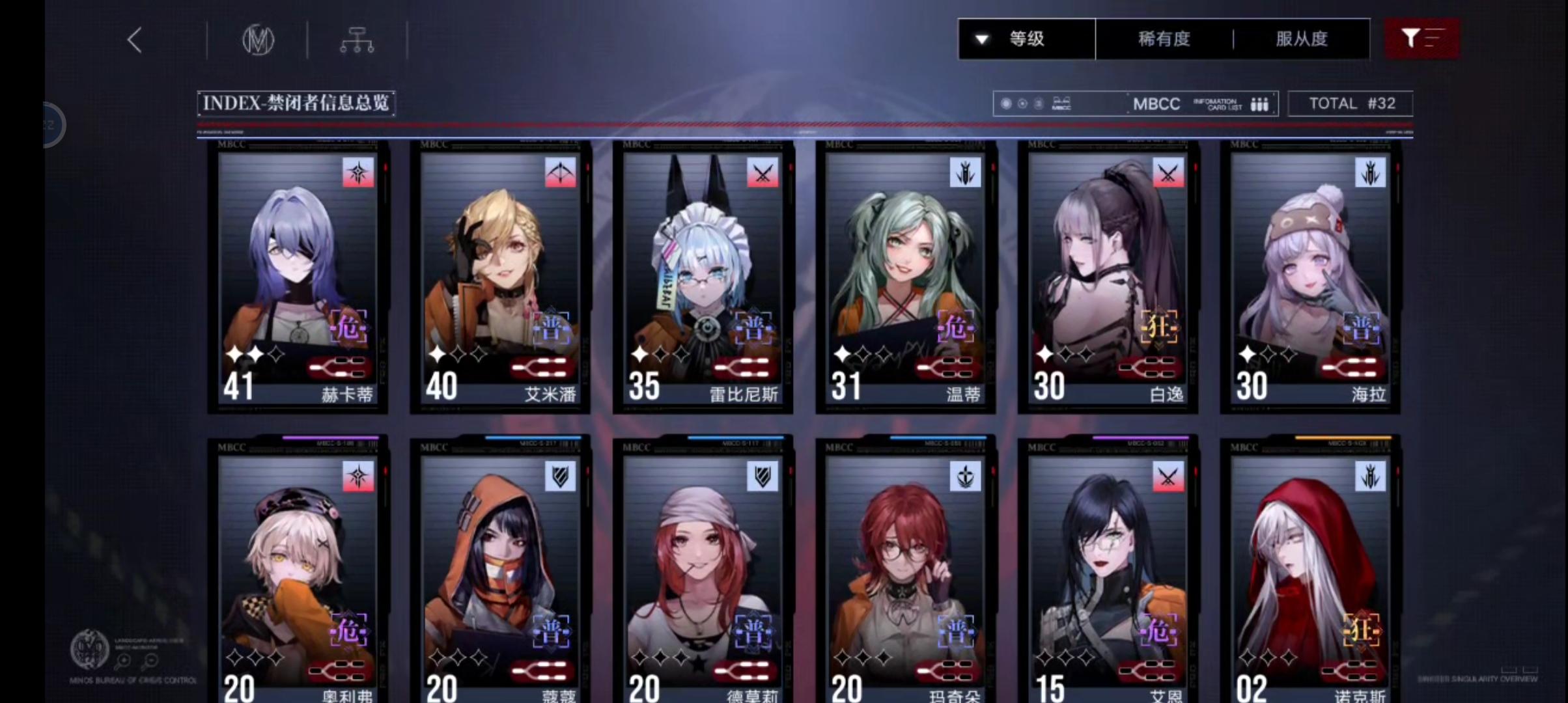
Task: Click the MBCC INFORMATION CARD LIST label
Action: tap(1198, 103)
